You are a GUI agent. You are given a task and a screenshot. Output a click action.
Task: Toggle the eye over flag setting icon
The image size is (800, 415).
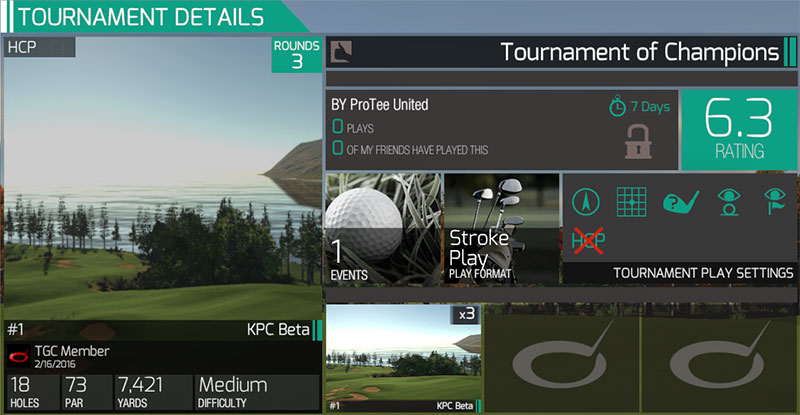[775, 202]
